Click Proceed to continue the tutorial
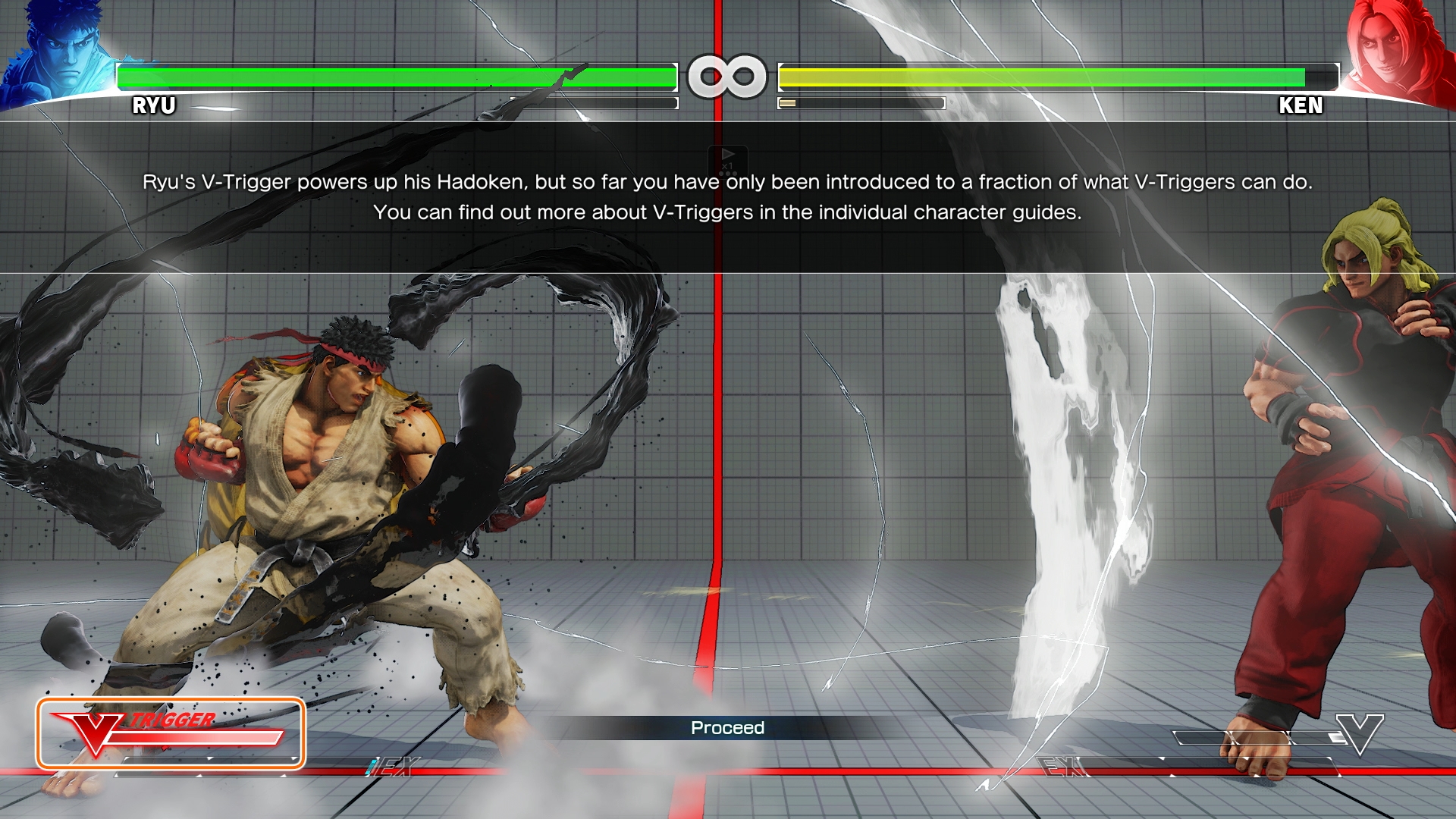1456x819 pixels. click(727, 728)
